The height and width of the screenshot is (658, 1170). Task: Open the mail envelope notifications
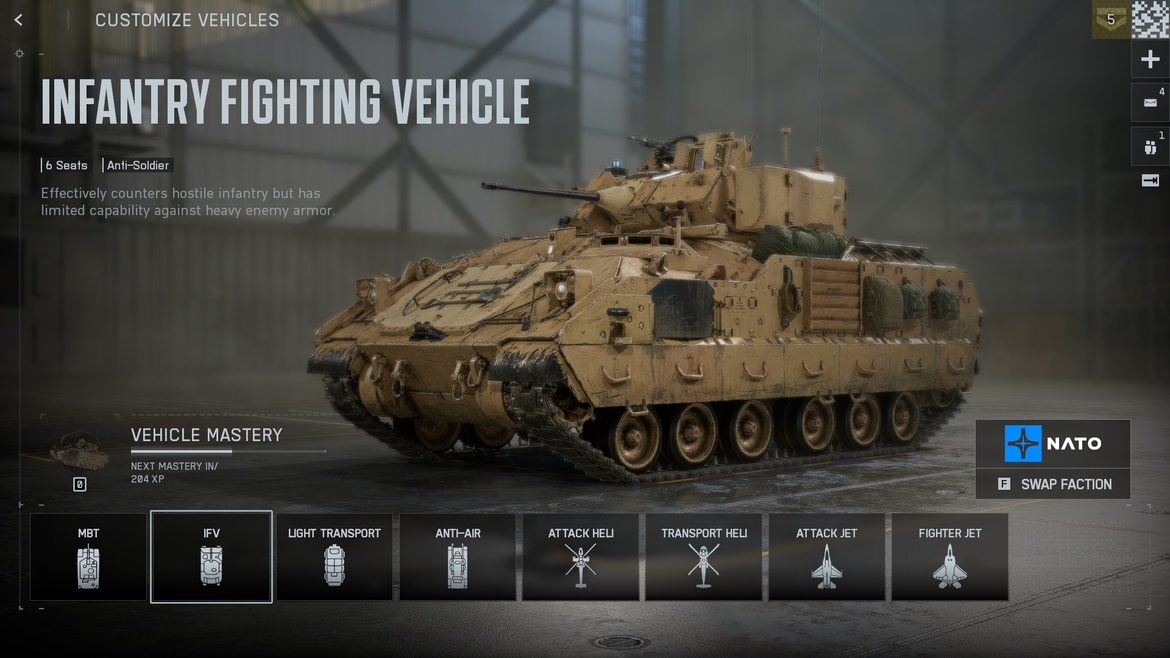(x=1150, y=103)
